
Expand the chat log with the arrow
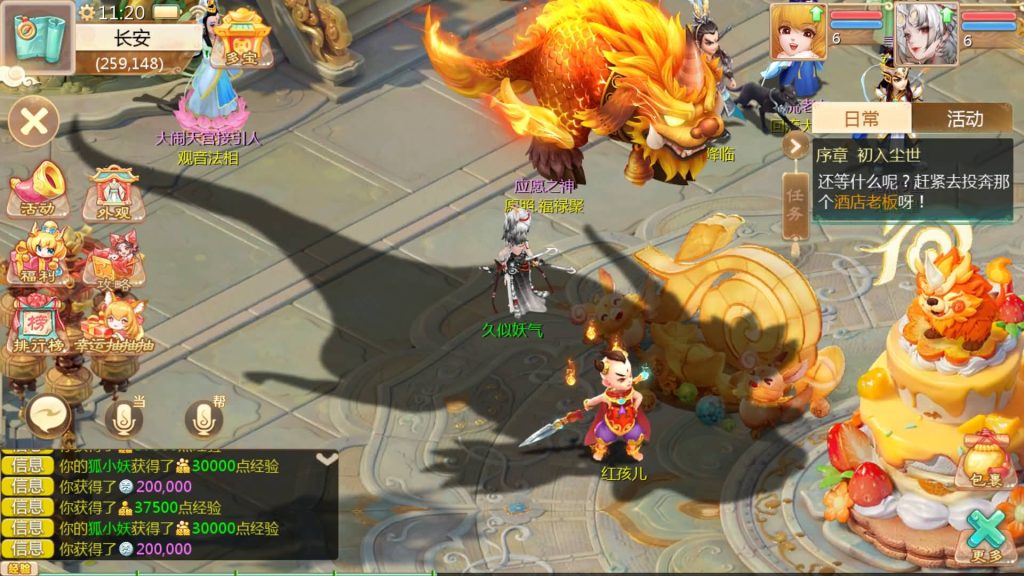326,459
